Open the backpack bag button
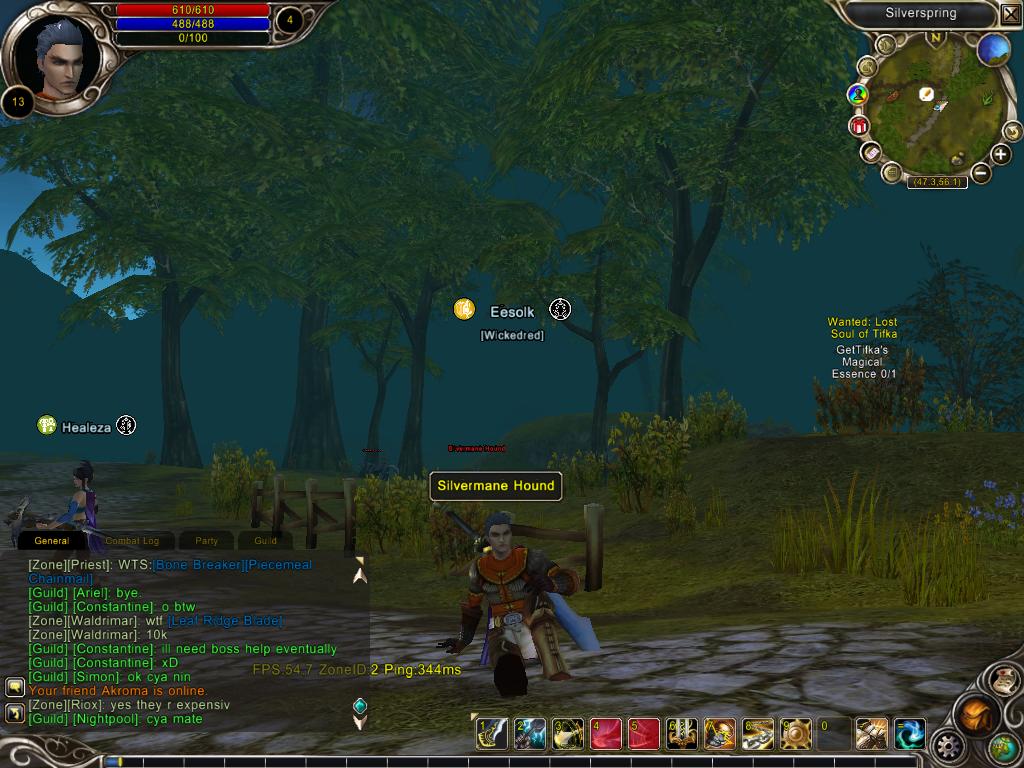 (977, 715)
